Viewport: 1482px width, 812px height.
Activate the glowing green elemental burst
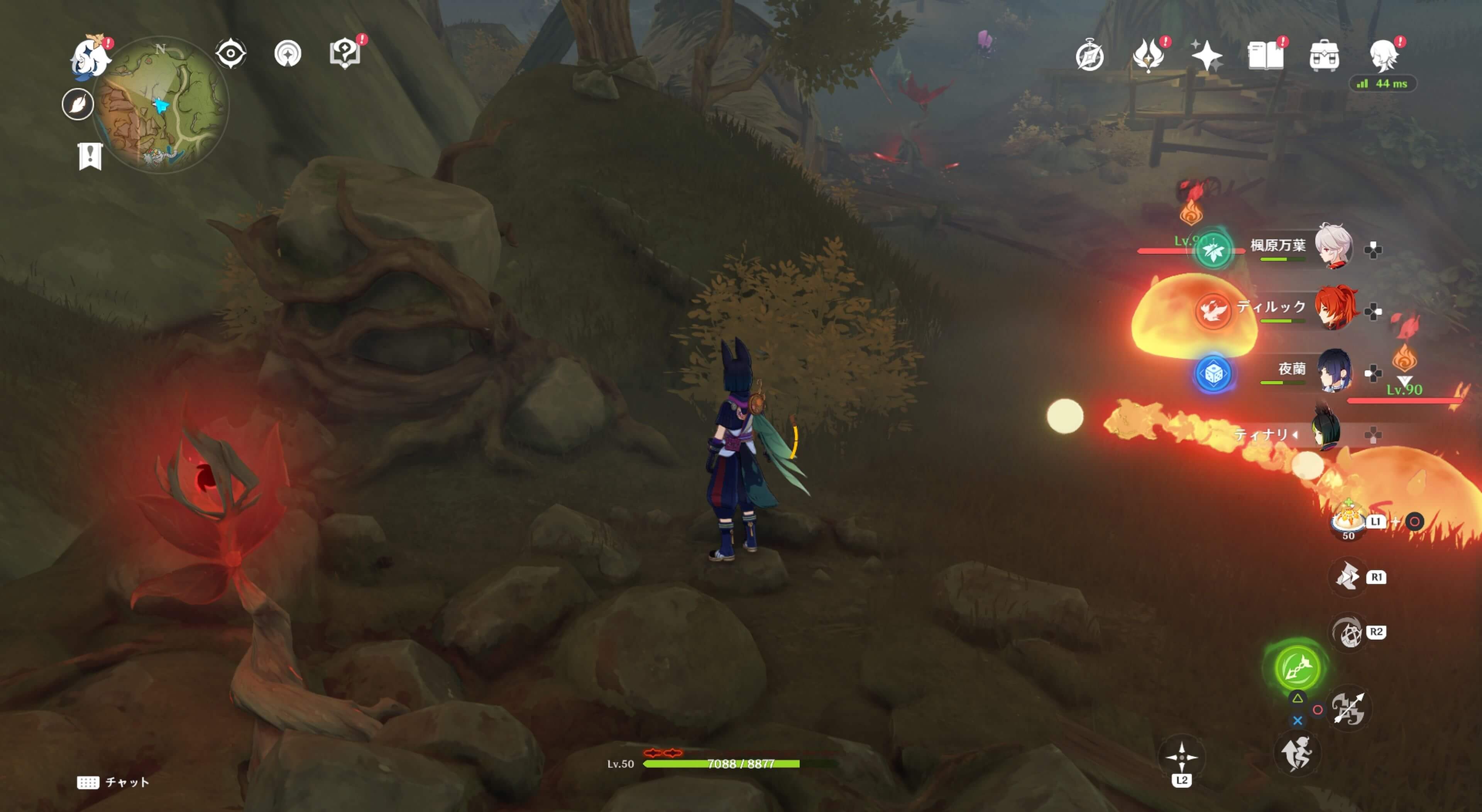pyautogui.click(x=1297, y=668)
